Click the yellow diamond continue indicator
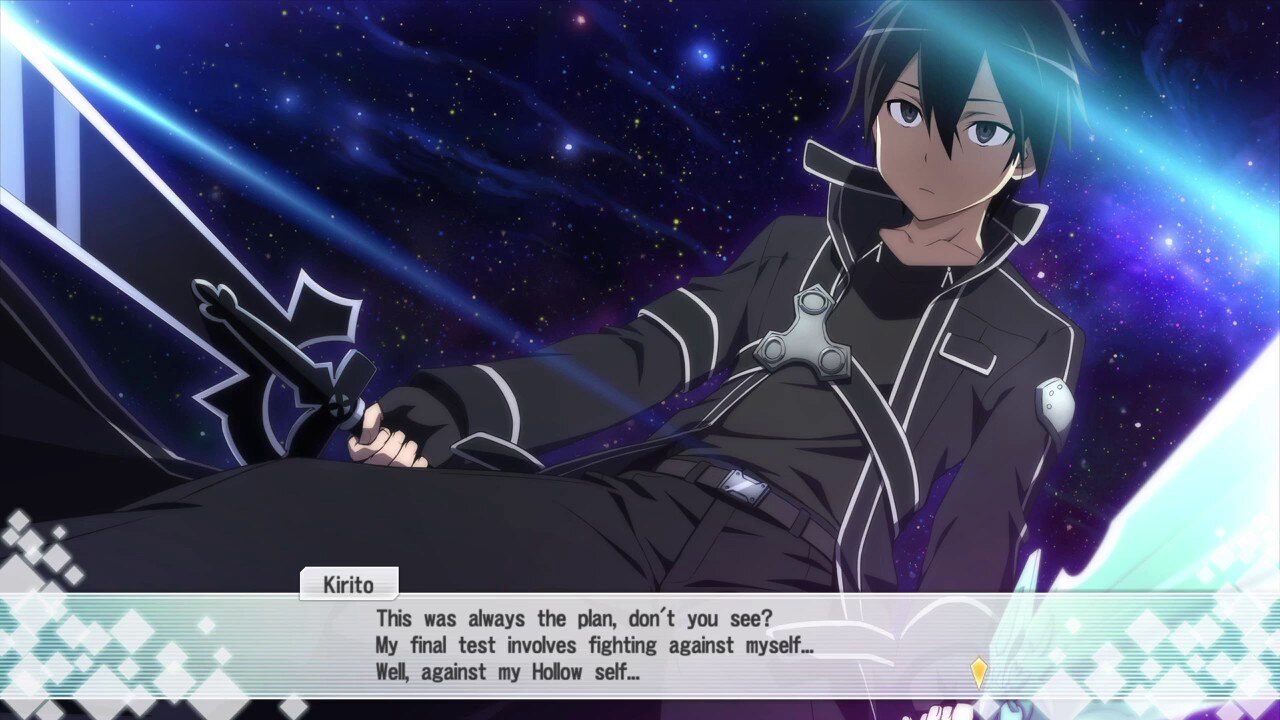 pyautogui.click(x=979, y=671)
